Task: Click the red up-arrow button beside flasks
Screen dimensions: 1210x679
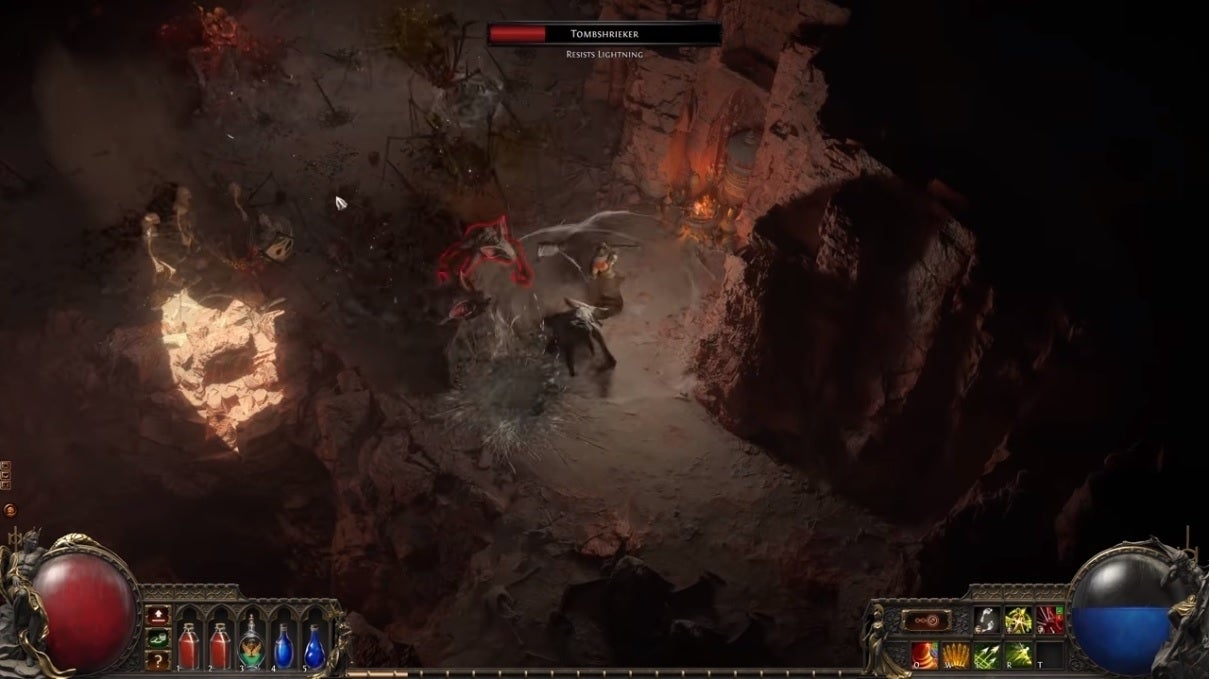Action: click(156, 616)
